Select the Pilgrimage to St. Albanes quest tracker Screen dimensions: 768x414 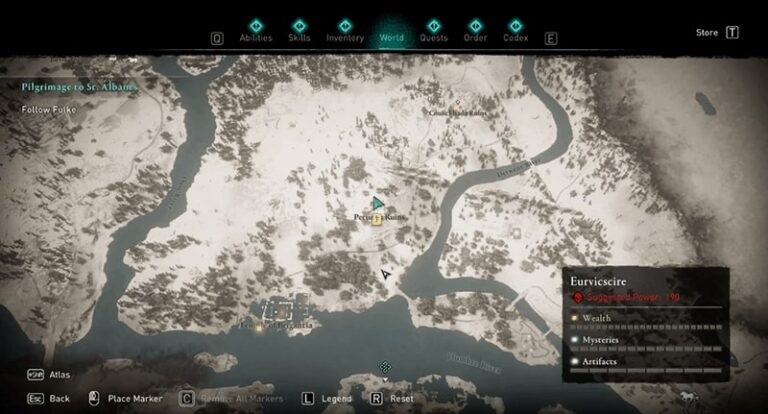click(80, 87)
